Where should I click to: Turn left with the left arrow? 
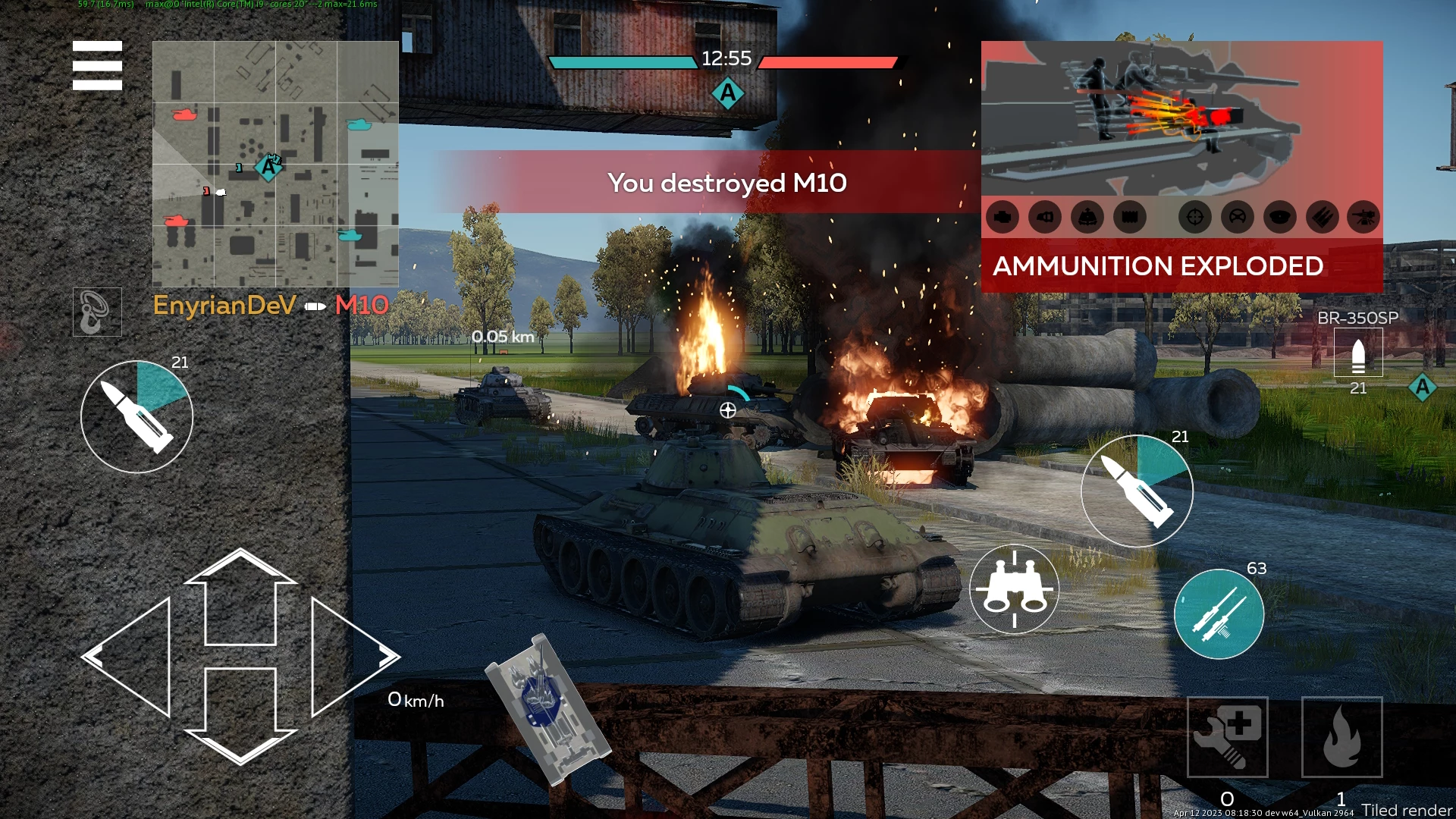(130, 657)
